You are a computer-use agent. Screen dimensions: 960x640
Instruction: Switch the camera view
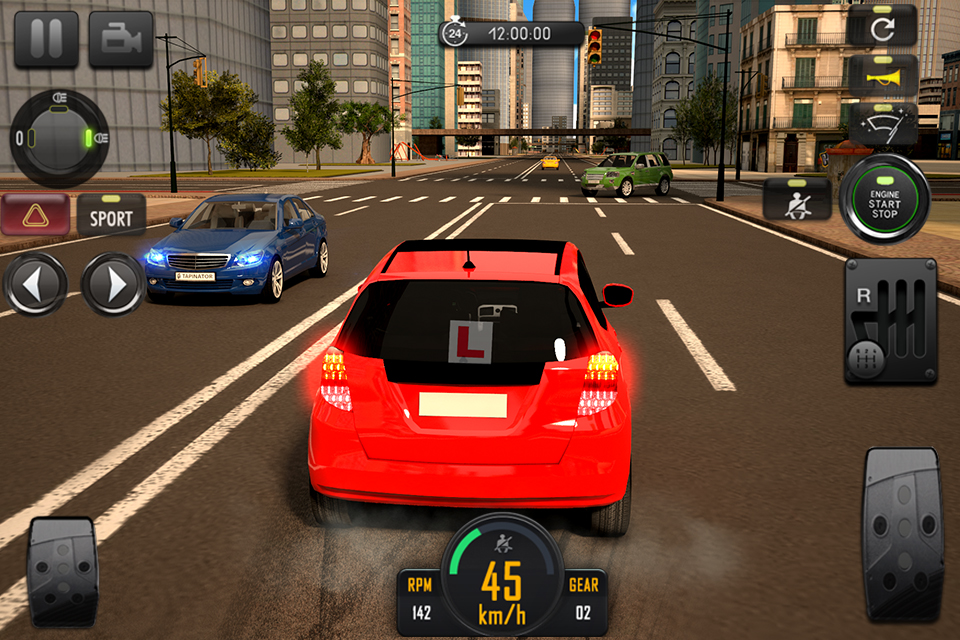click(121, 39)
